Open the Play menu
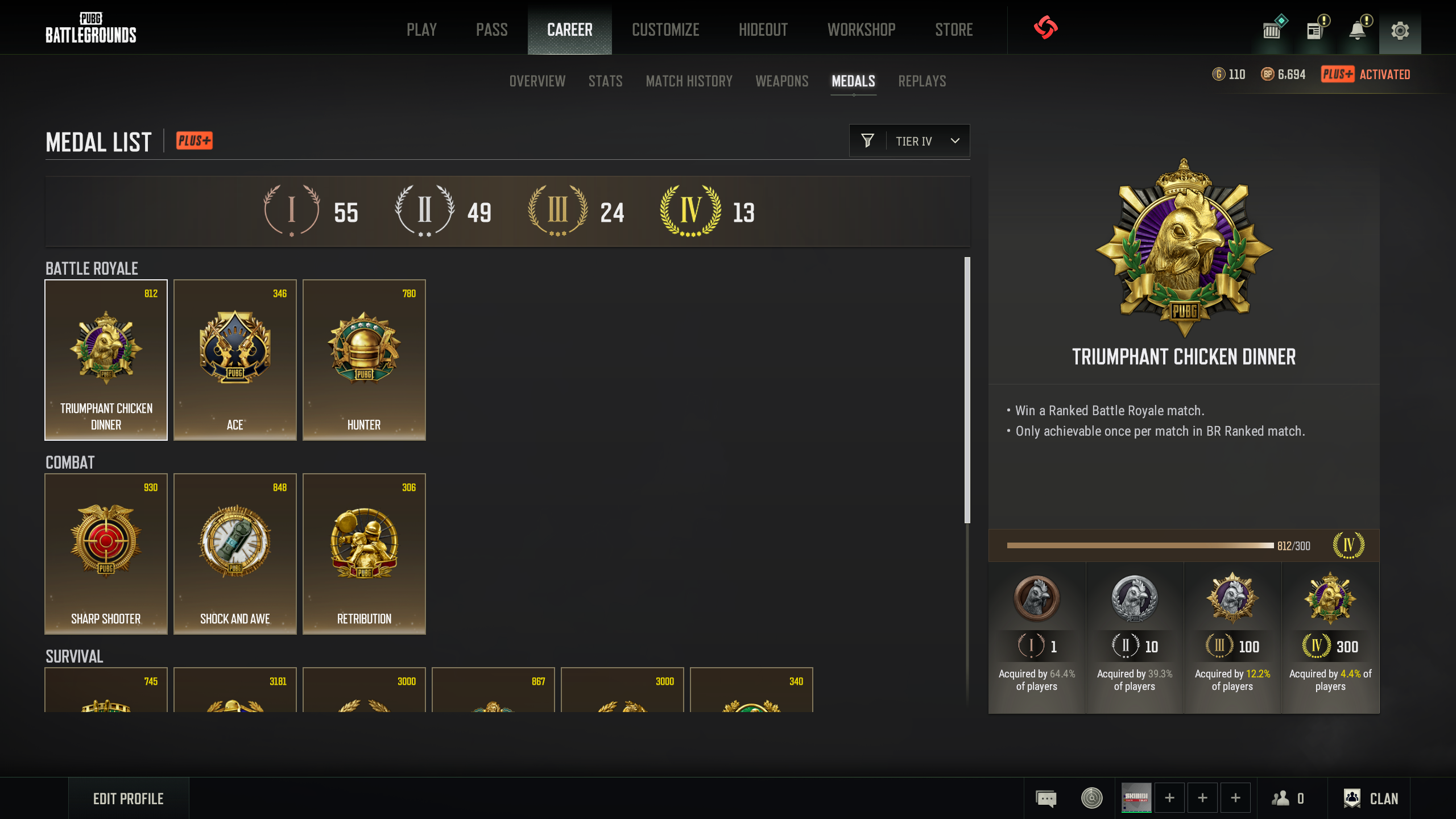The width and height of the screenshot is (1456, 819). pos(421,30)
